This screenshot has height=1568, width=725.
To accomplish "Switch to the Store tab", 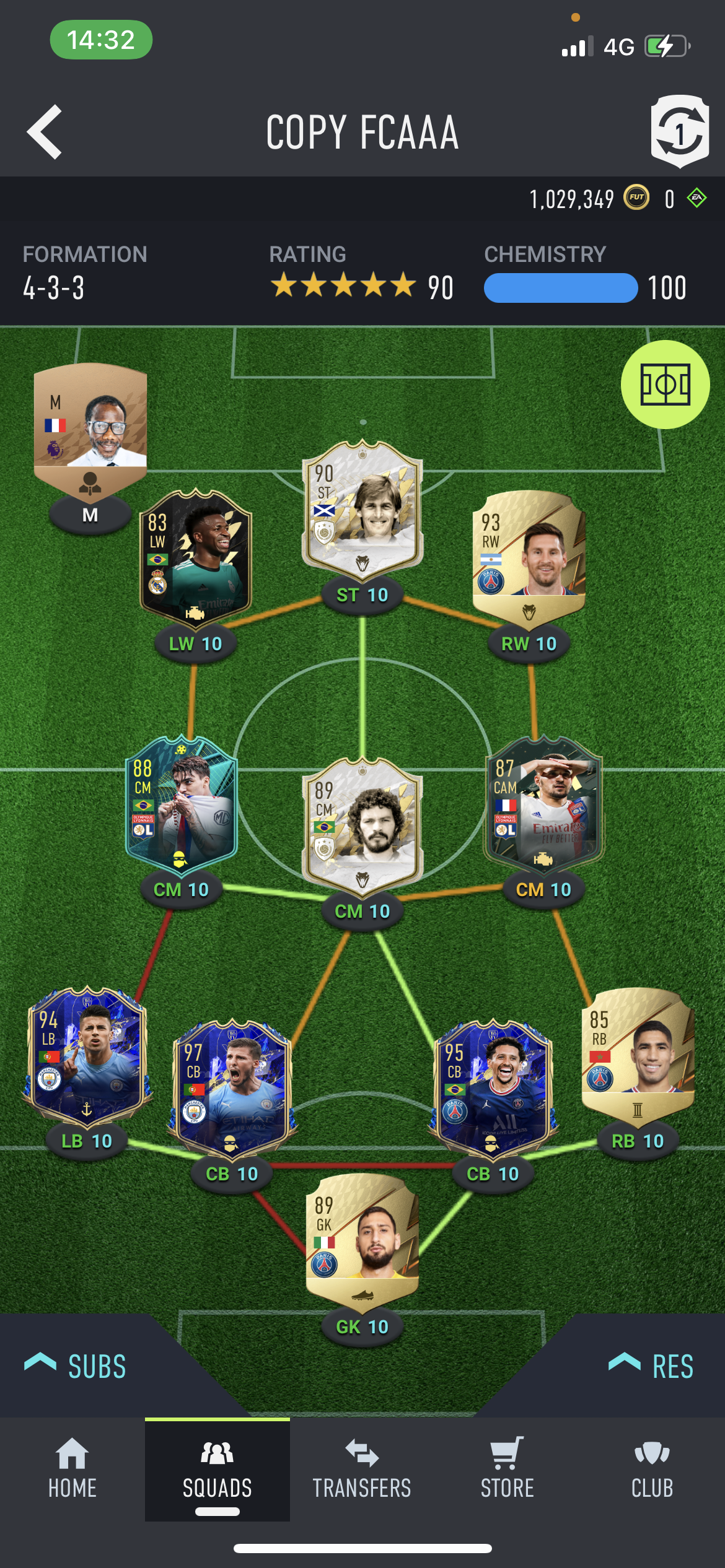I will [507, 1469].
